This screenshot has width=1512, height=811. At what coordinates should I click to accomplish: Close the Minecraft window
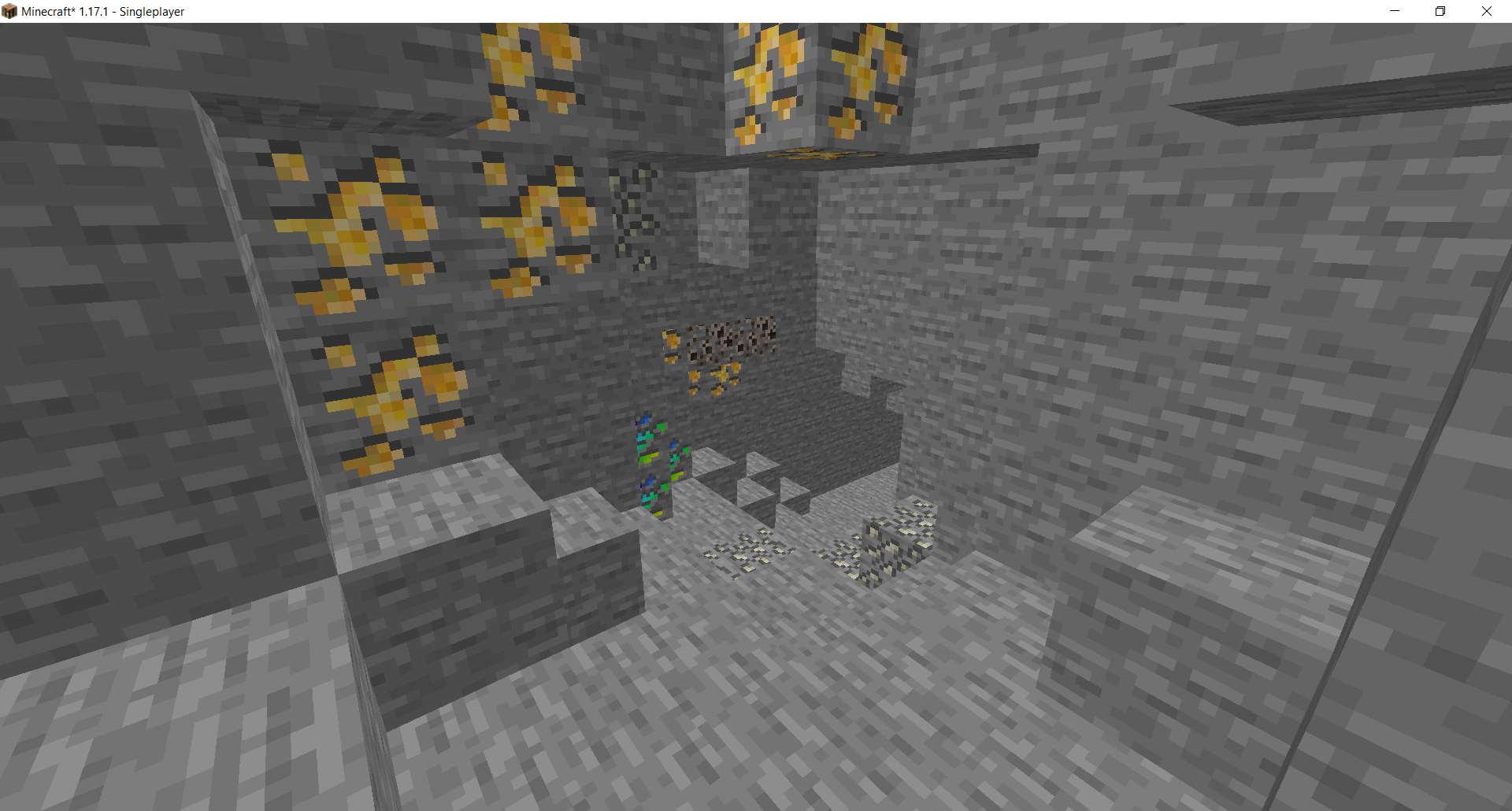[x=1487, y=11]
